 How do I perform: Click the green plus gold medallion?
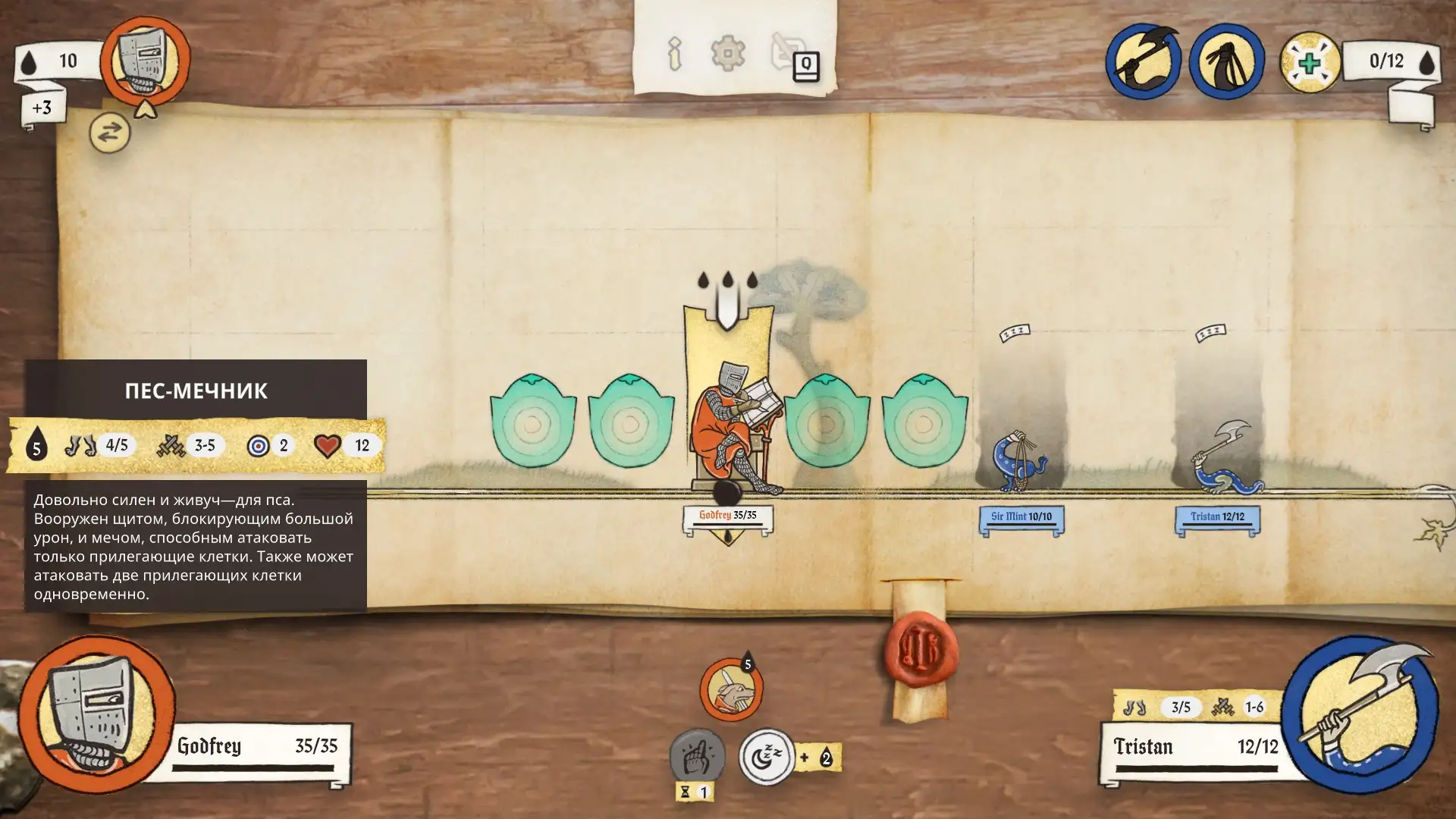(1310, 62)
